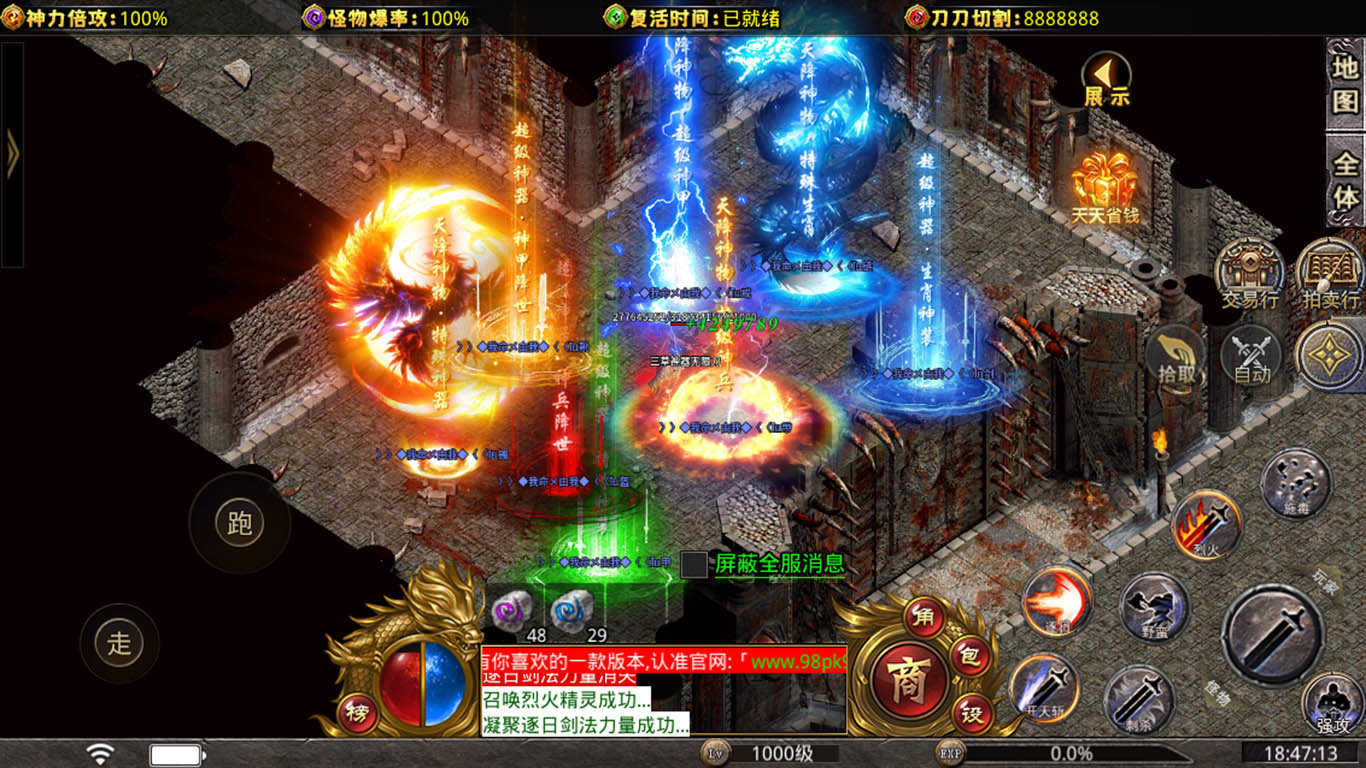Trigger the 刺杀 thrust skill

[1139, 699]
